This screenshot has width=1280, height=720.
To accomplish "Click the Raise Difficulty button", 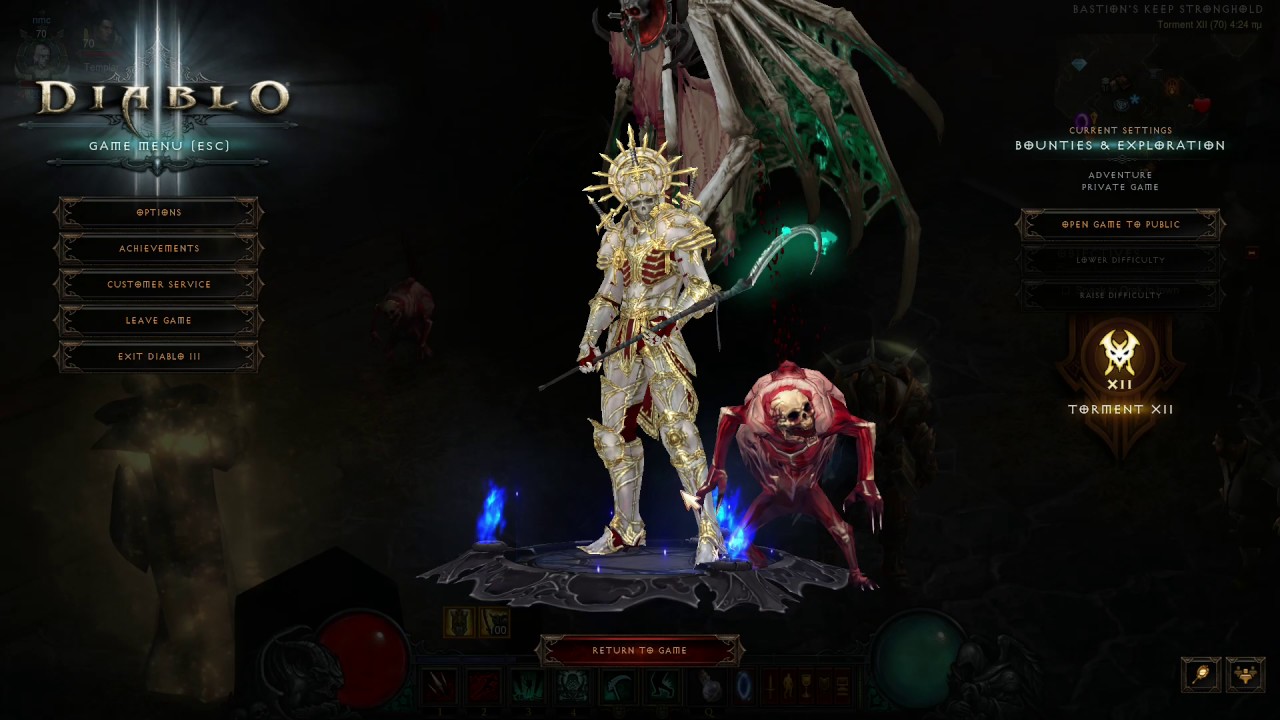I will click(1120, 295).
